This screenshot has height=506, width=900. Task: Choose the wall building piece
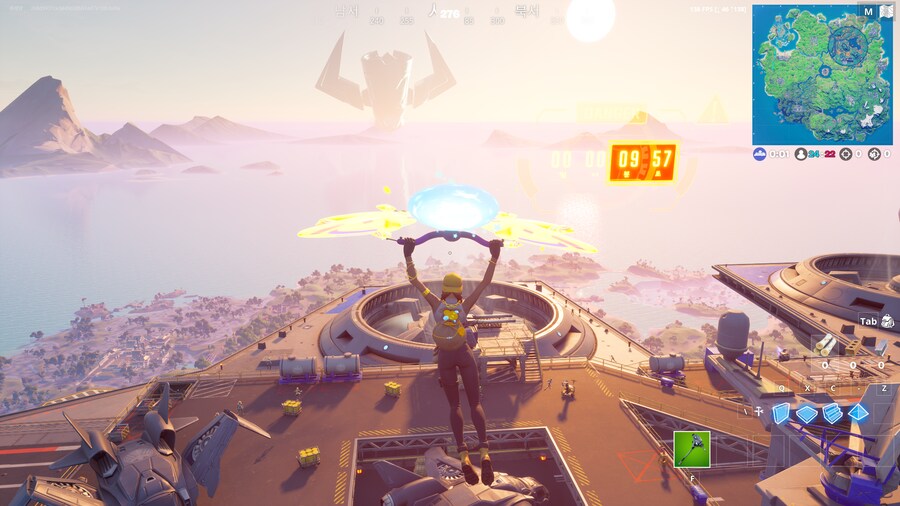click(781, 413)
